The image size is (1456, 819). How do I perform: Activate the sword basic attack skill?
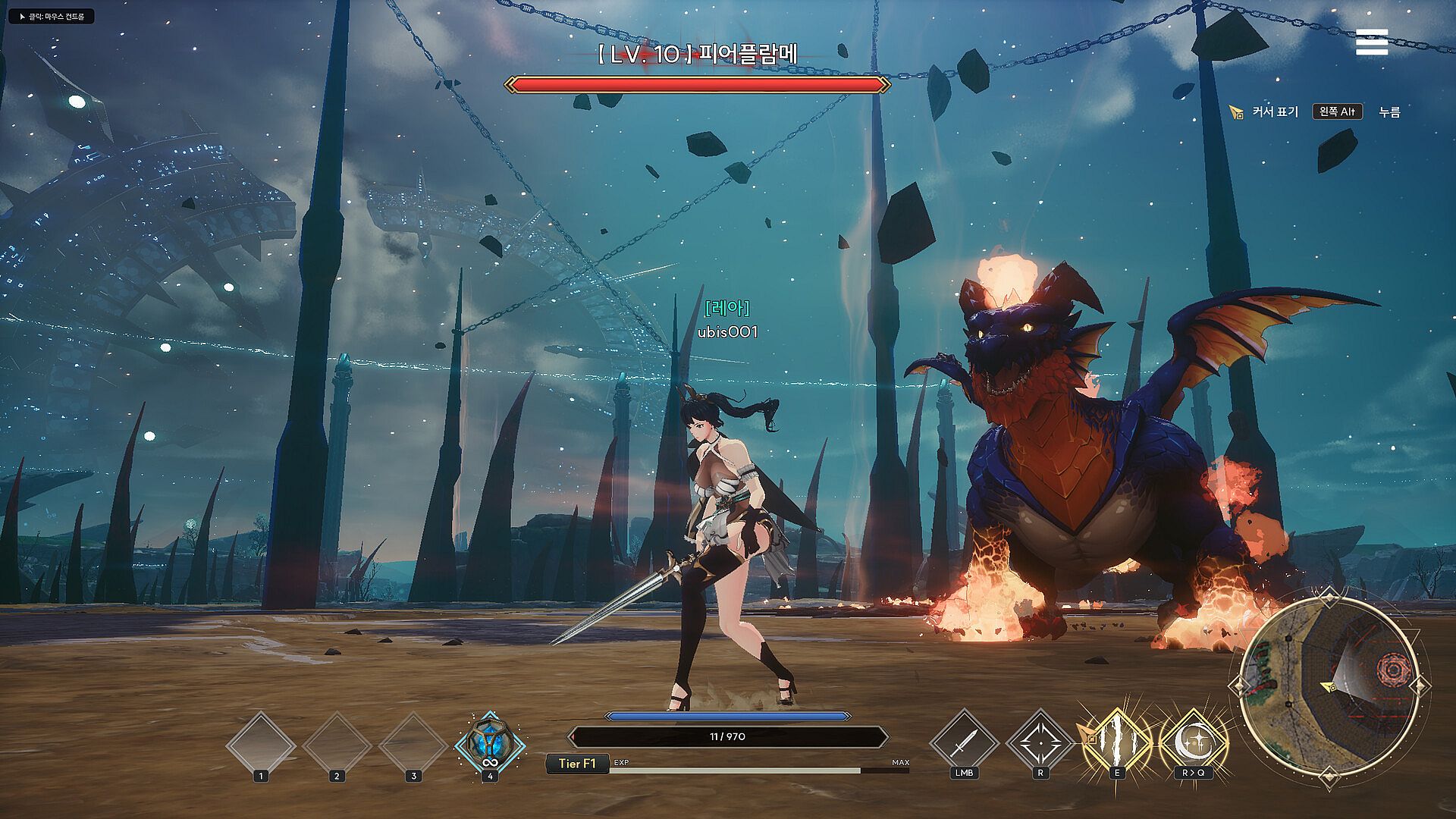click(963, 743)
